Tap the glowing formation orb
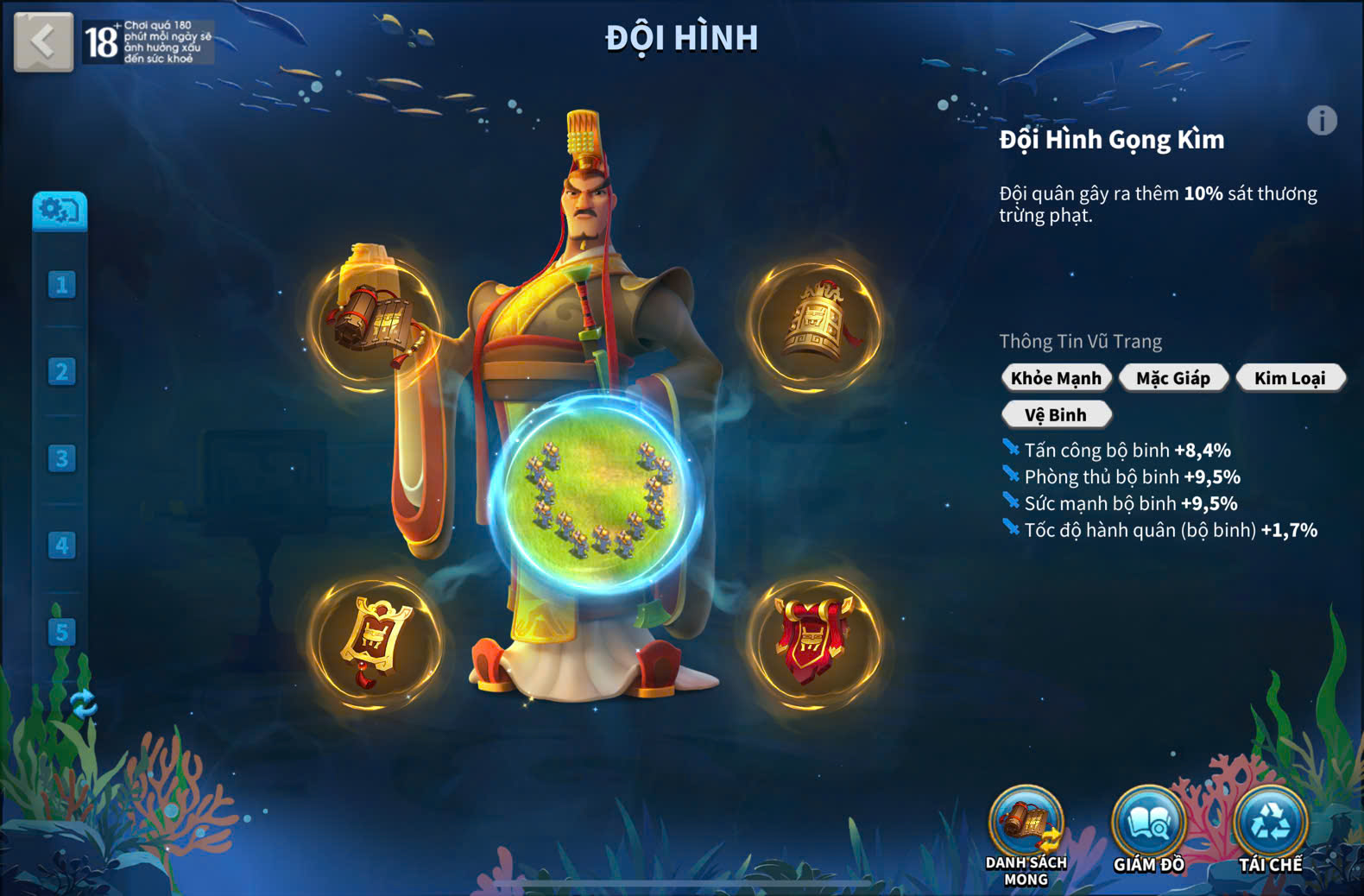The image size is (1364, 896). point(596,496)
